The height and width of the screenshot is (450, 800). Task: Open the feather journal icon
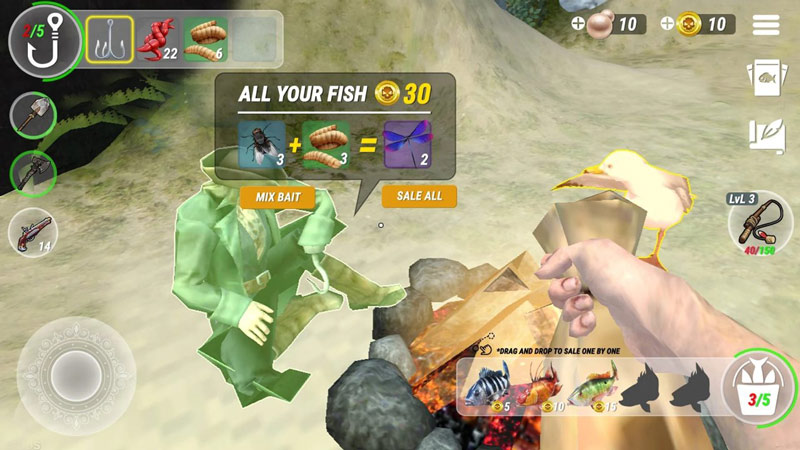pos(765,136)
